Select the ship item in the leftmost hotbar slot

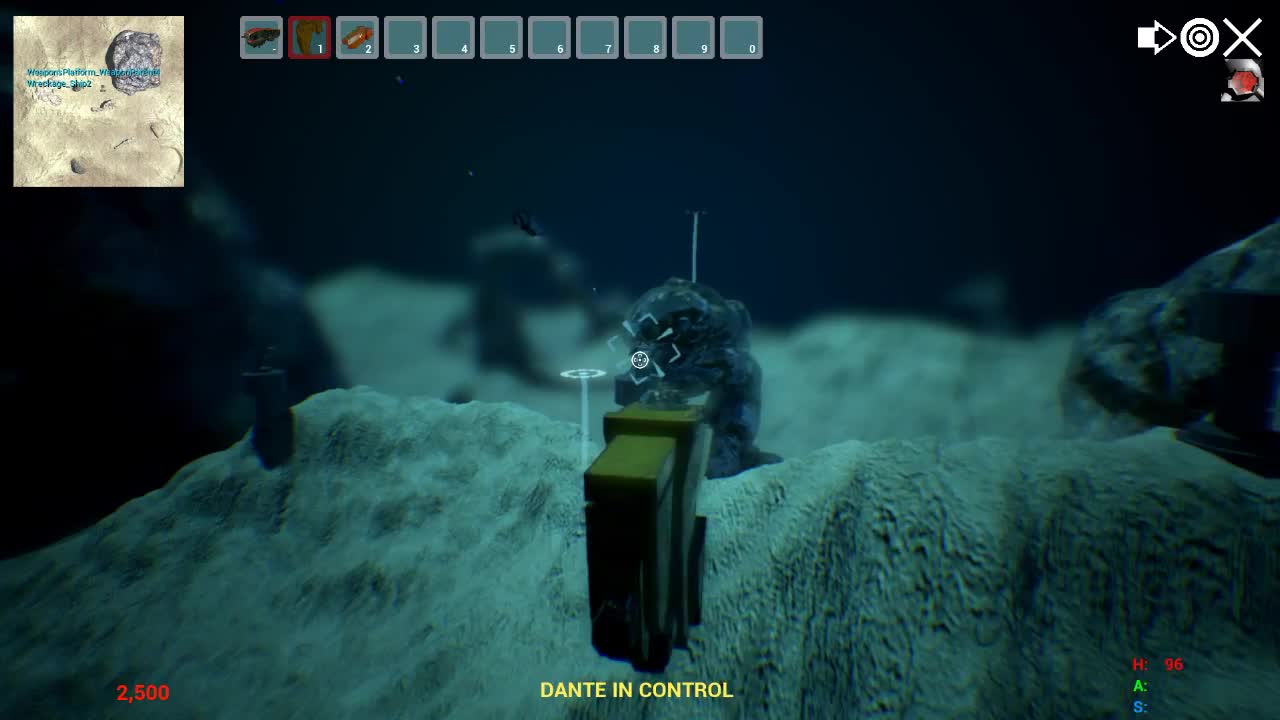pyautogui.click(x=260, y=37)
